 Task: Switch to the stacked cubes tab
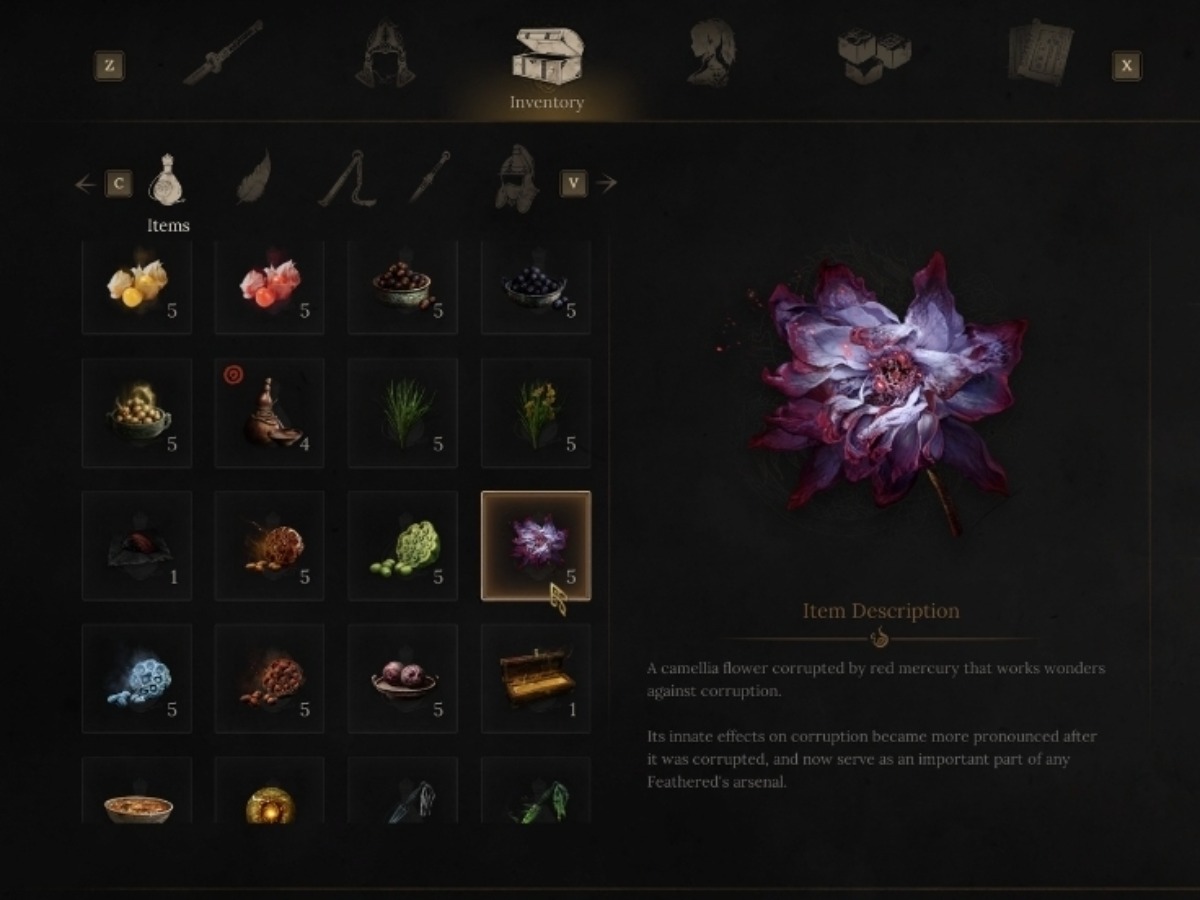pyautogui.click(x=874, y=54)
